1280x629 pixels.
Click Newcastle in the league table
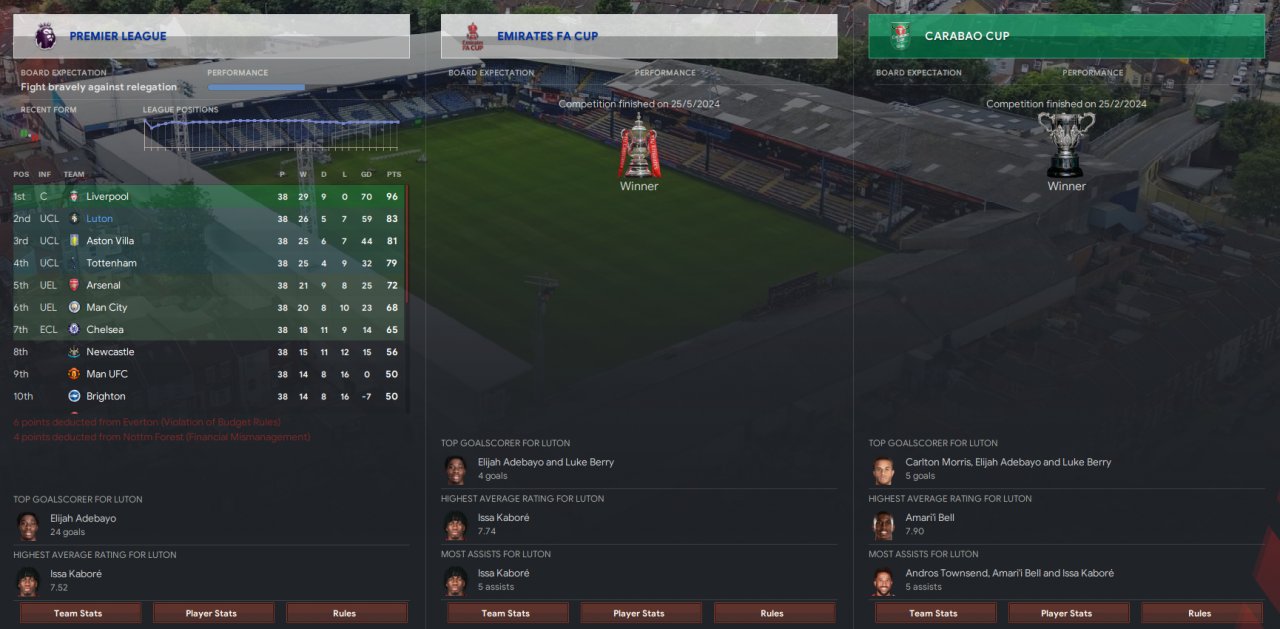point(110,352)
